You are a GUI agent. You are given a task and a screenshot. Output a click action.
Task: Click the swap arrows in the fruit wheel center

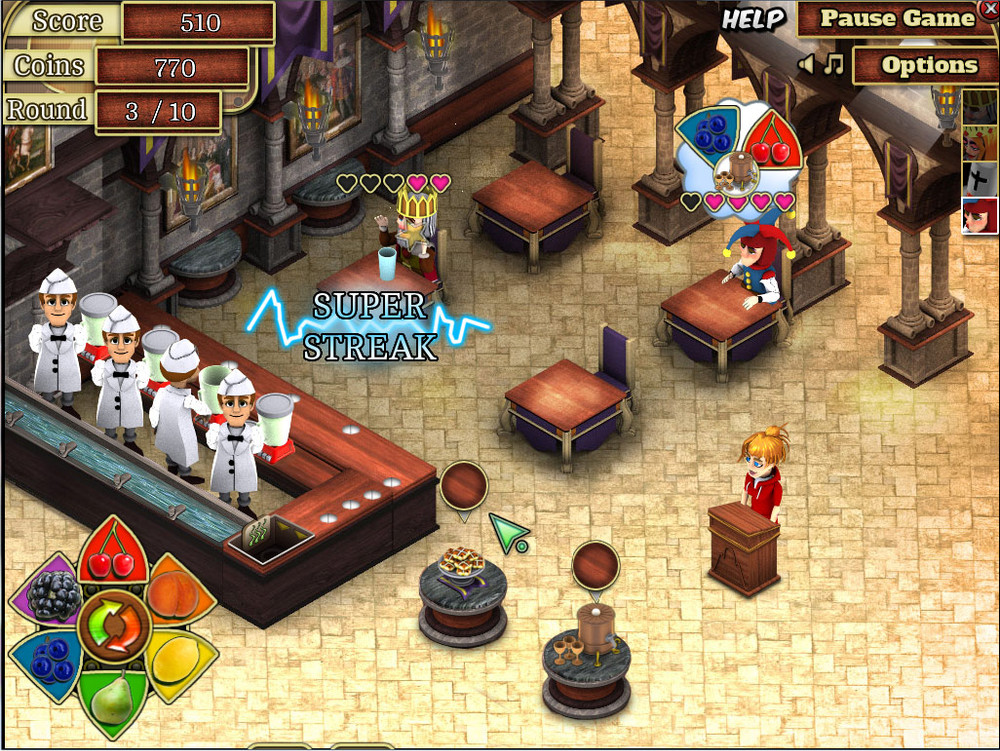(112, 627)
